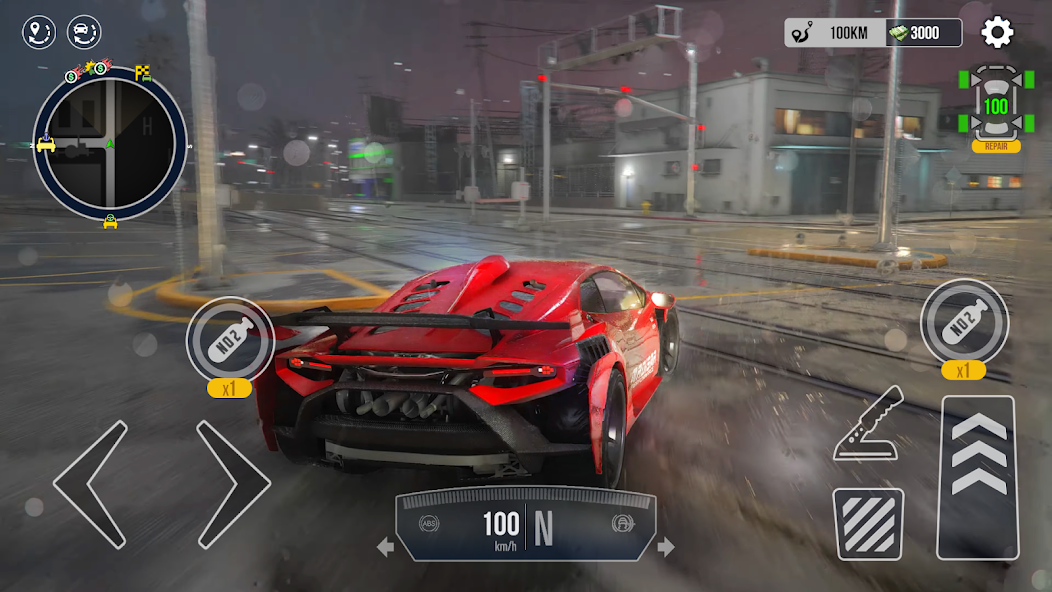Click the small left arrow beside speedometer
This screenshot has width=1052, height=592.
click(x=385, y=547)
